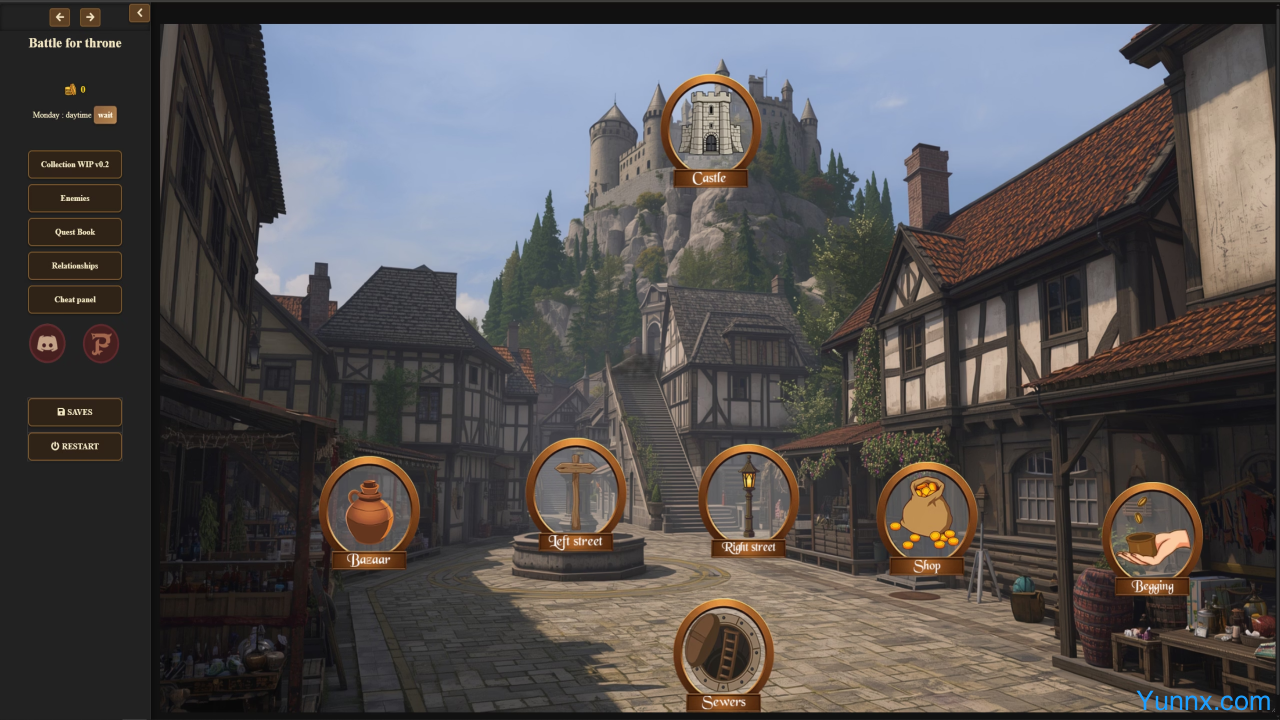Head to the Right street
1280x720 pixels.
click(x=748, y=495)
